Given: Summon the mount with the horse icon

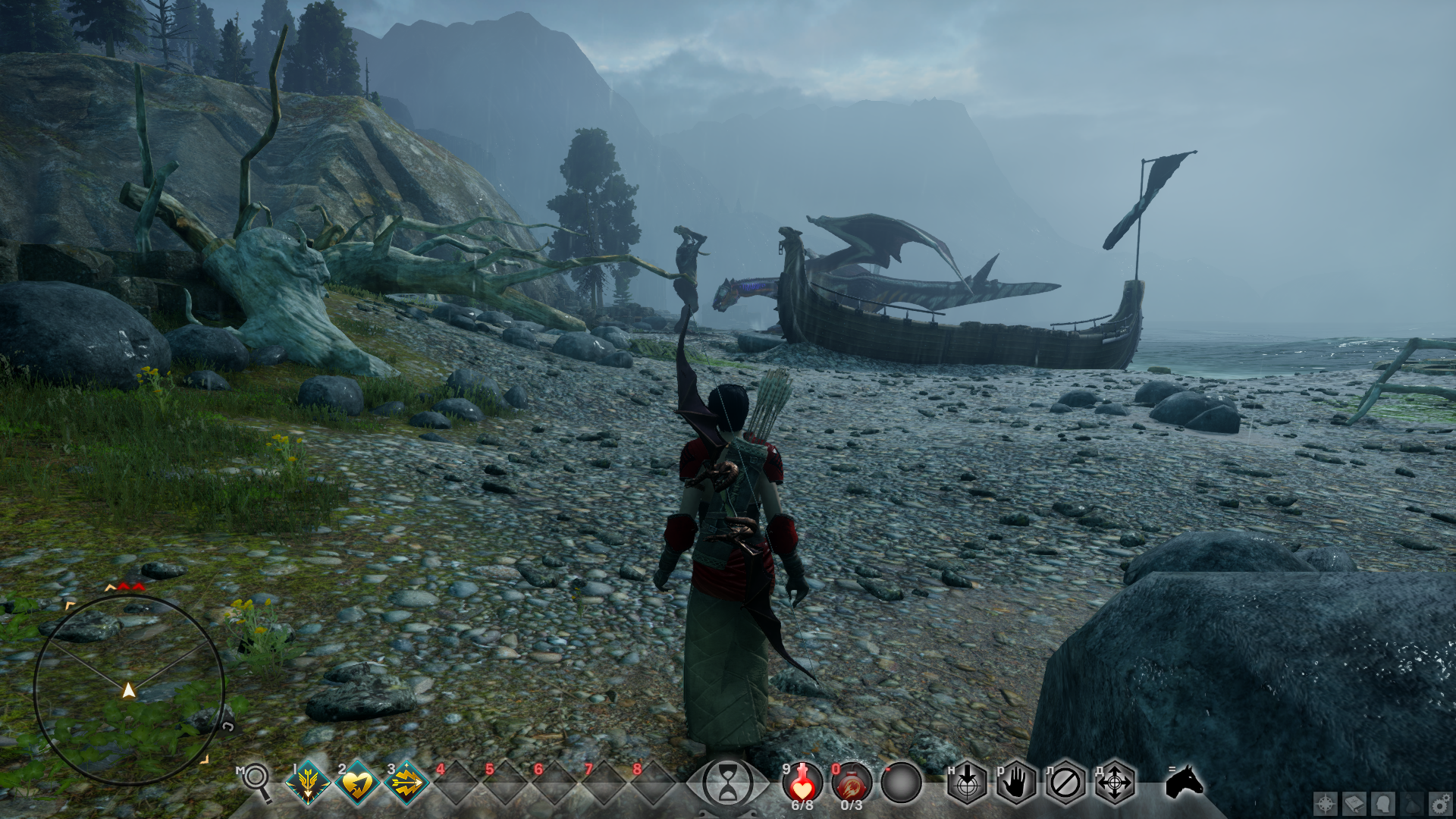Looking at the screenshot, I should click(x=1184, y=781).
